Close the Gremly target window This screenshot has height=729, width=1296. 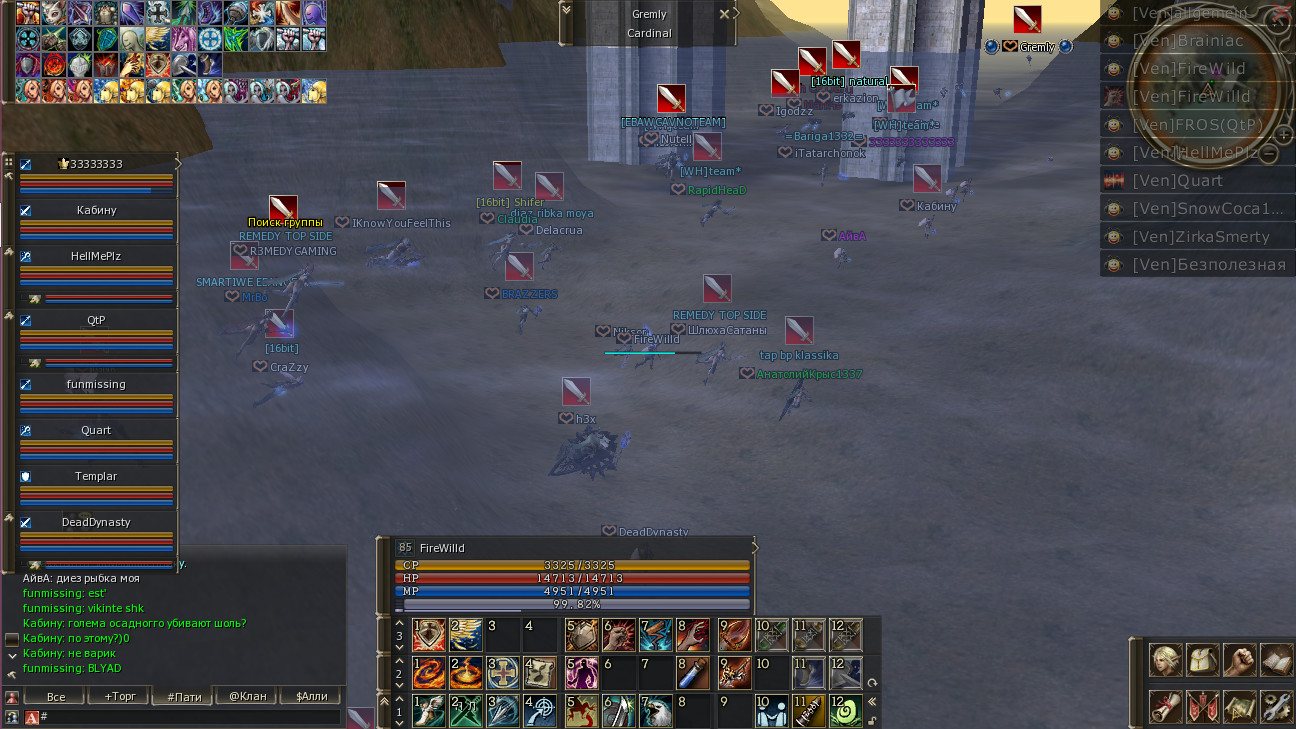(x=725, y=15)
